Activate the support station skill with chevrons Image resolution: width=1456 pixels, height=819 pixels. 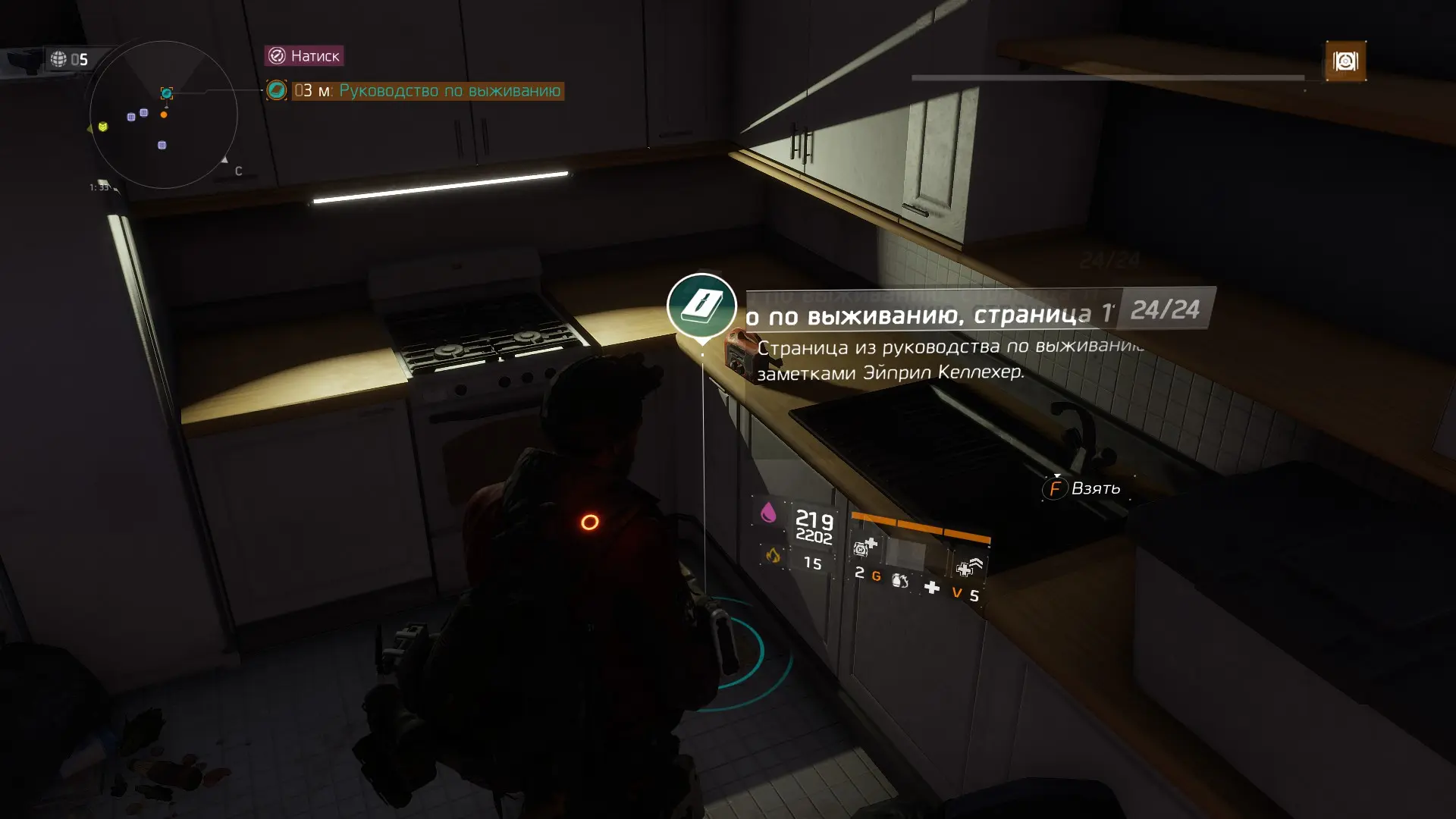(968, 566)
